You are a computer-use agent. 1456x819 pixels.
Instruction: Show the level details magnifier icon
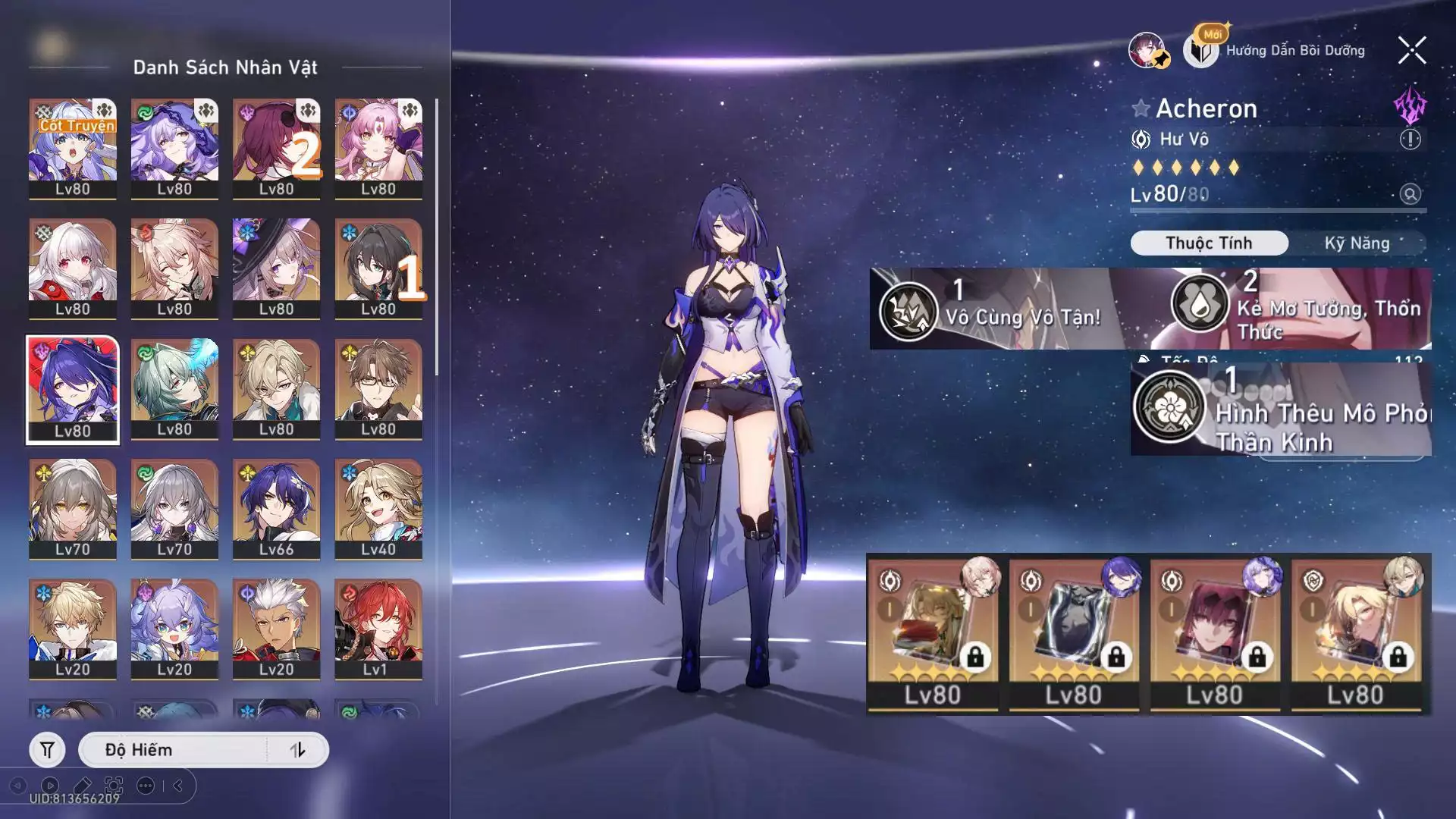1410,194
